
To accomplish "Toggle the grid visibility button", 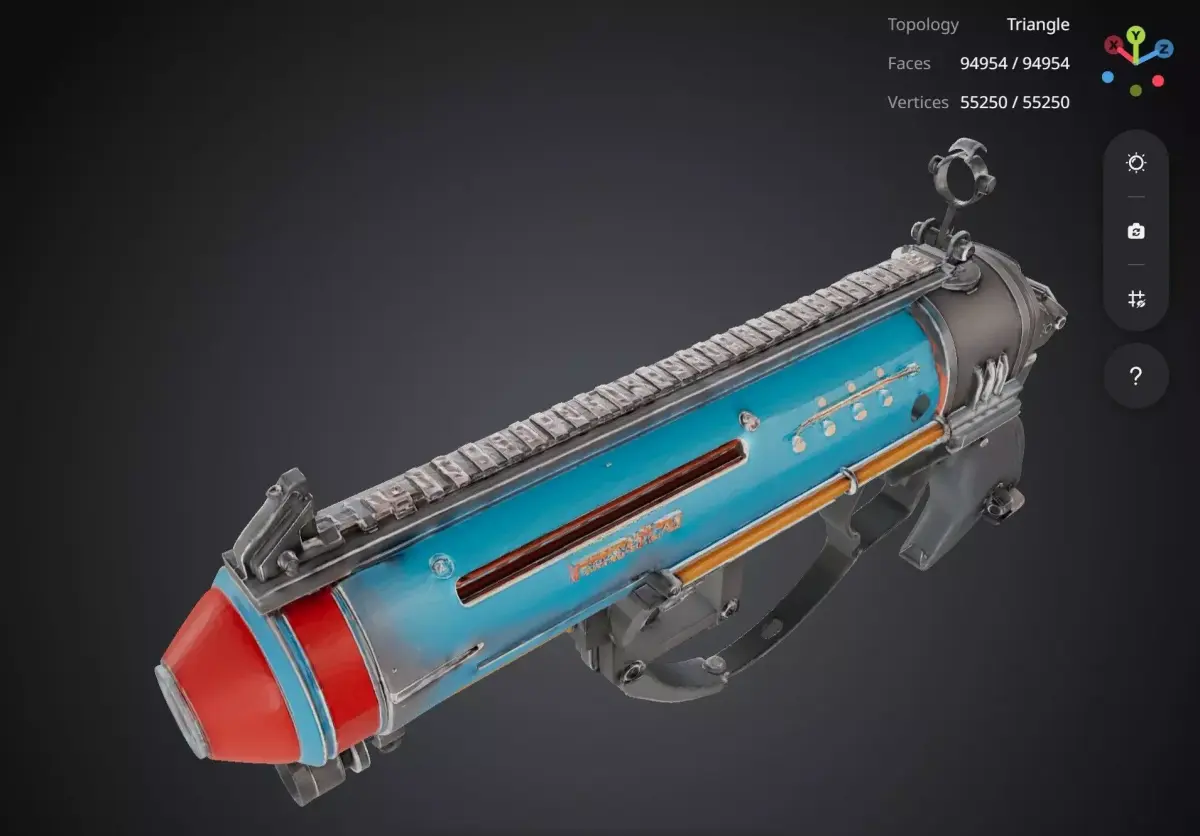I will [x=1136, y=299].
